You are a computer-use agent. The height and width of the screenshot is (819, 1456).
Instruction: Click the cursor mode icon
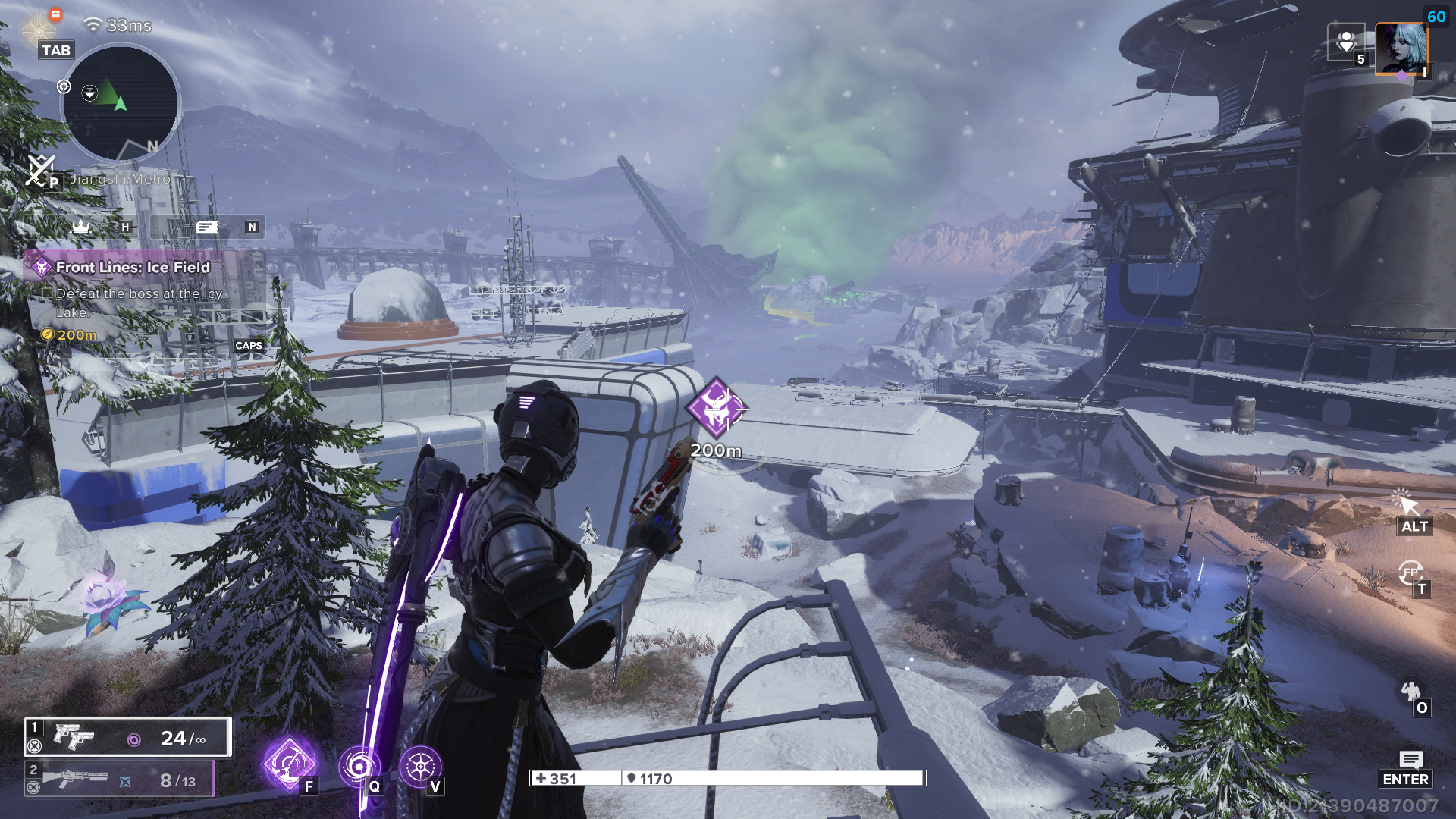pyautogui.click(x=1404, y=501)
